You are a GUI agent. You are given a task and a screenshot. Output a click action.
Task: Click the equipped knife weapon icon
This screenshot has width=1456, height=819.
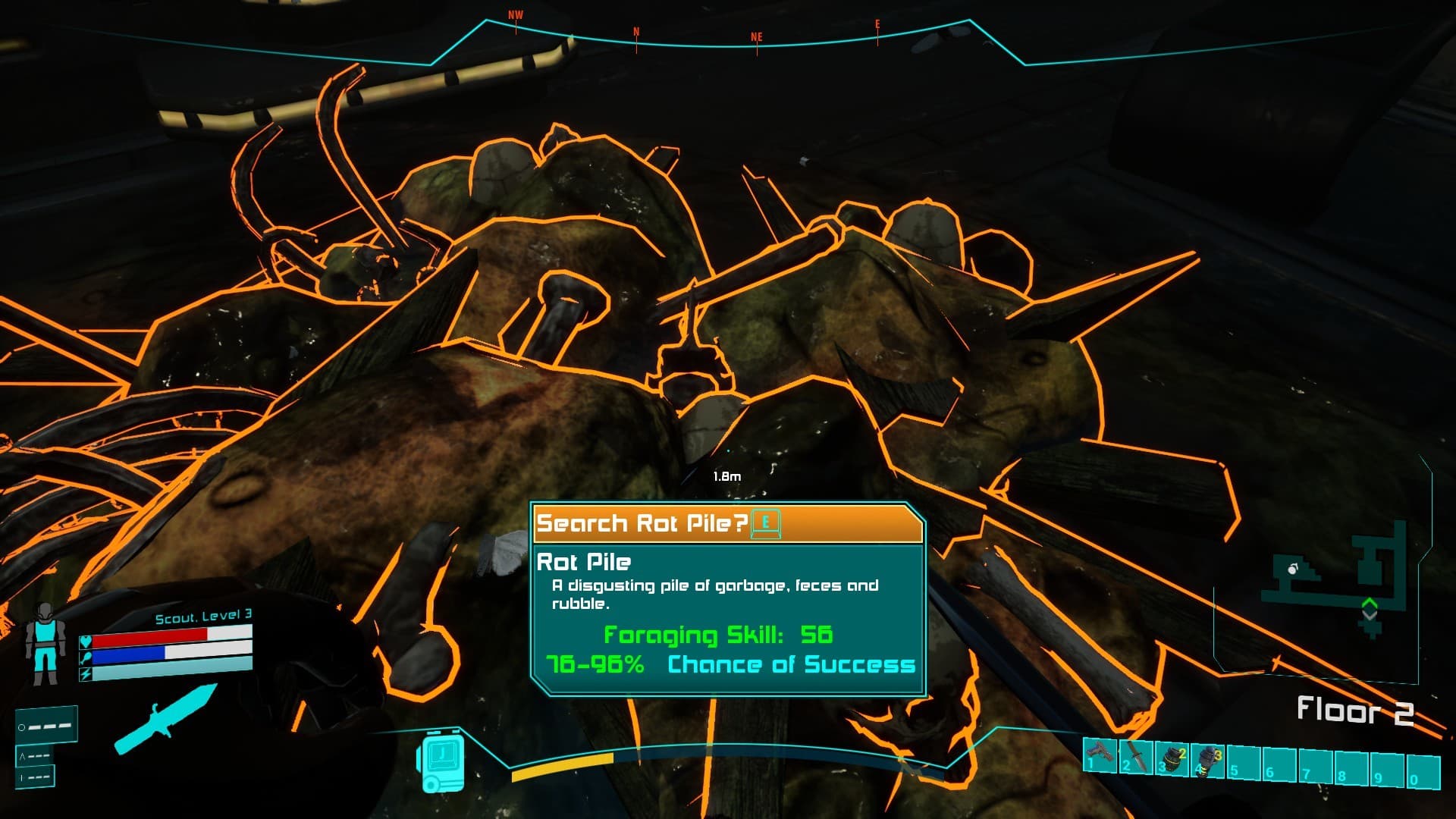[x=167, y=717]
